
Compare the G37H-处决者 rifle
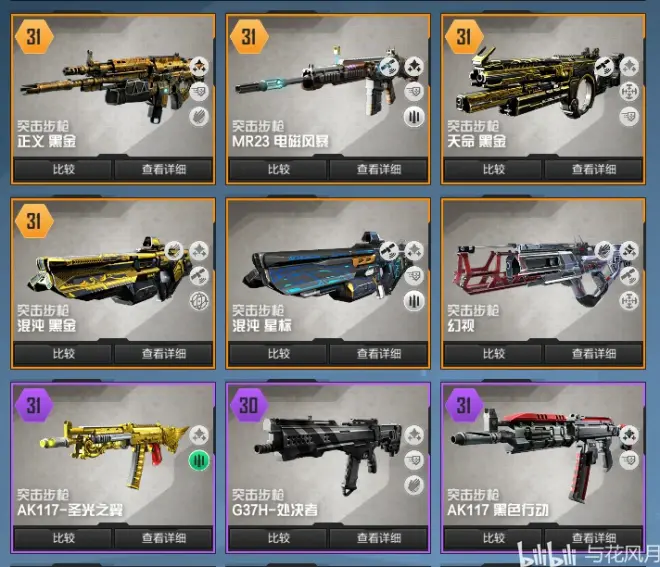coord(279,538)
